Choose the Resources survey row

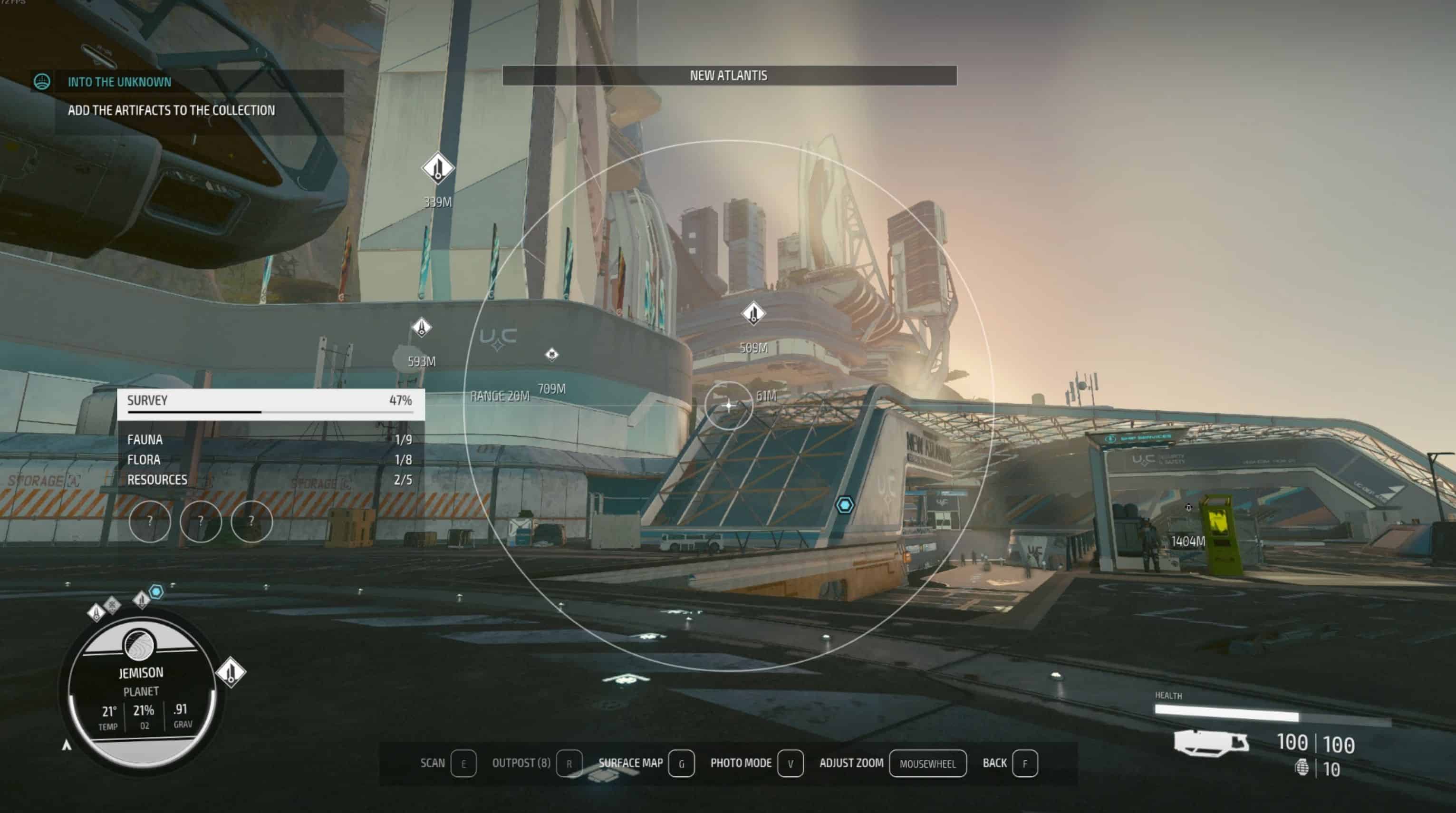(269, 480)
